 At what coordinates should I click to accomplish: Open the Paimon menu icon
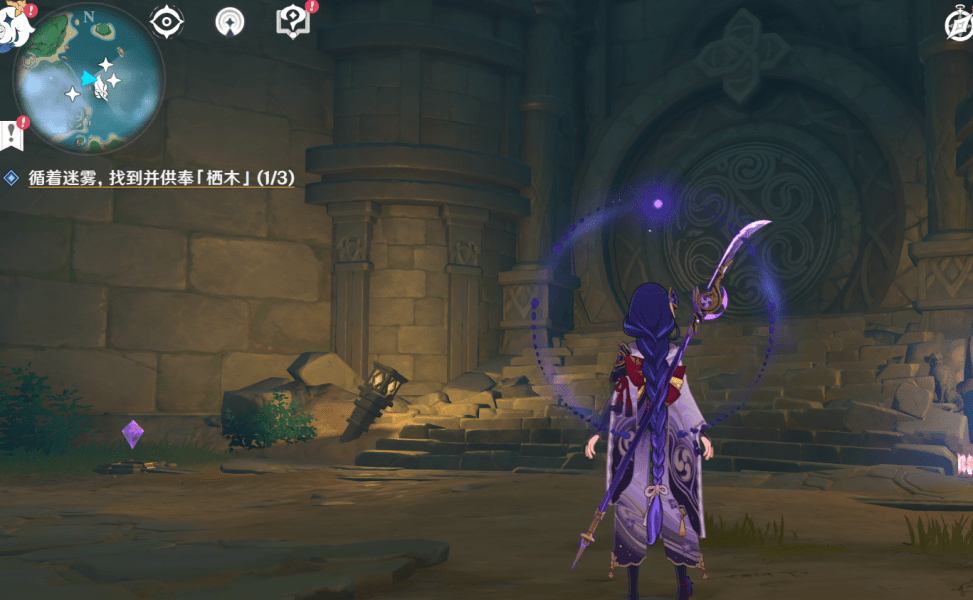click(12, 27)
